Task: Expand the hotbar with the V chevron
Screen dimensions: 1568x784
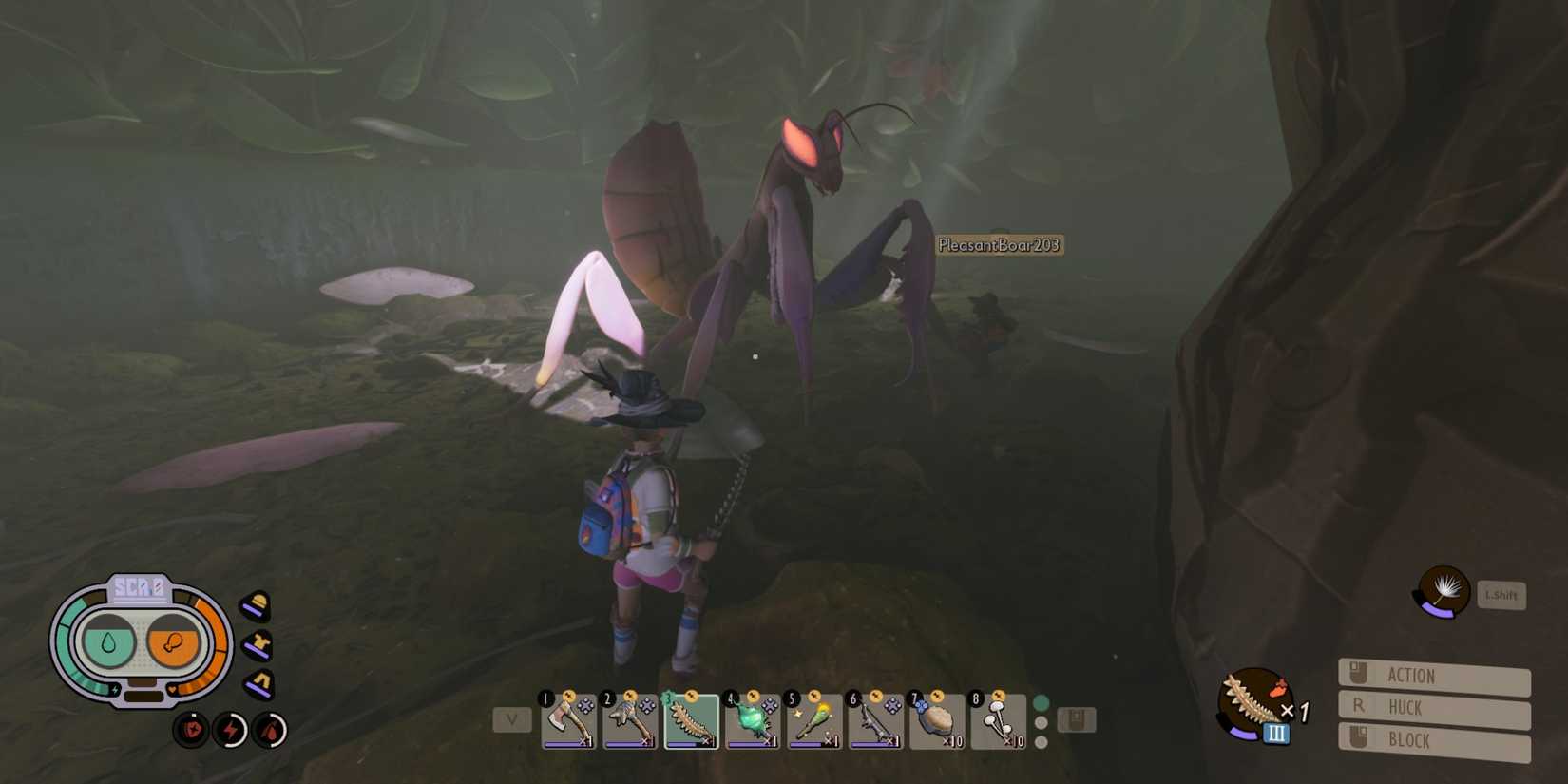Action: [512, 720]
